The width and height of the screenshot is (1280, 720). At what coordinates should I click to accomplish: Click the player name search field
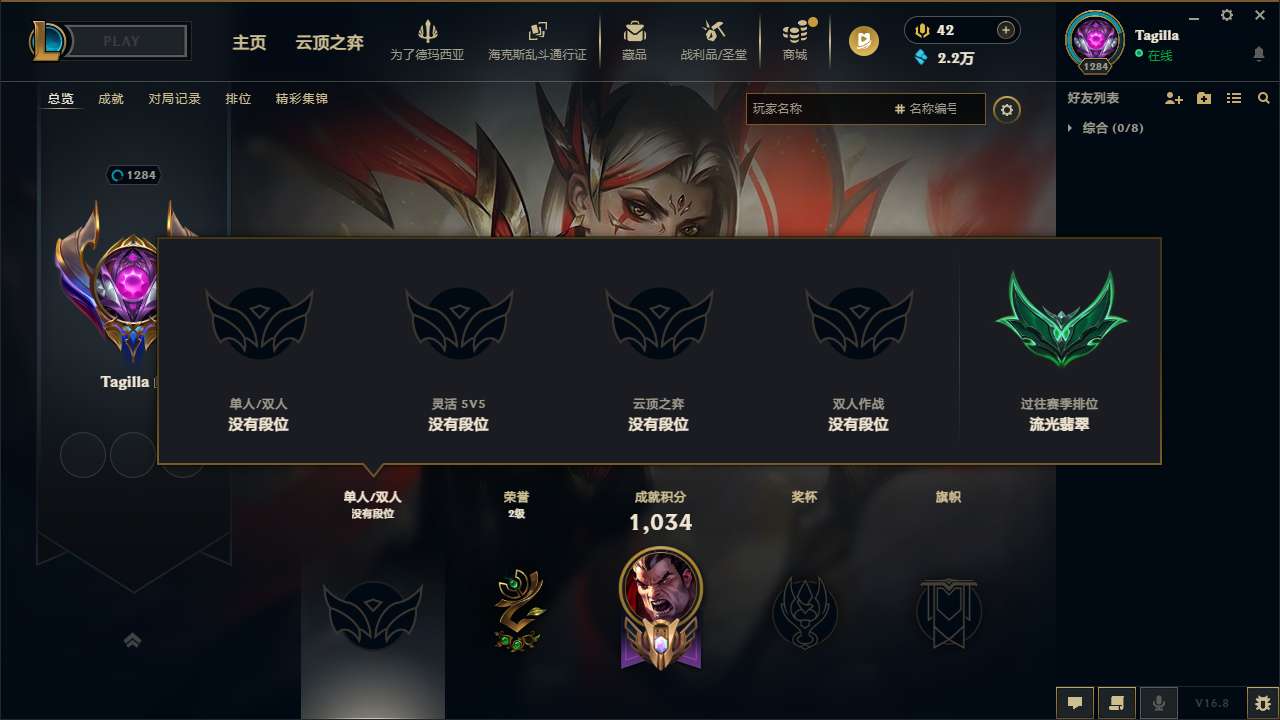[x=855, y=109]
